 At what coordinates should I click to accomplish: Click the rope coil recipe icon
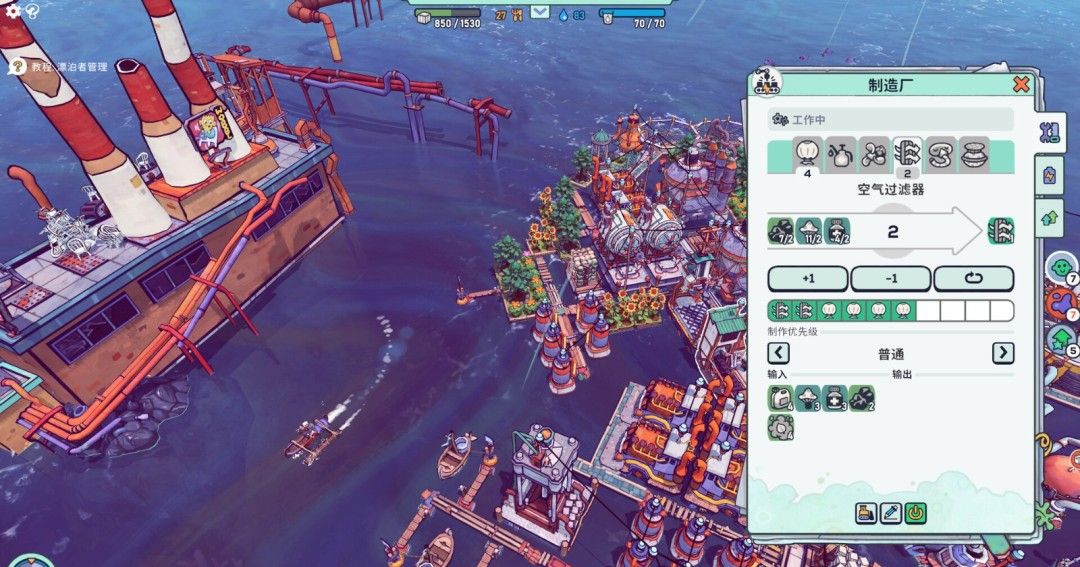[941, 154]
